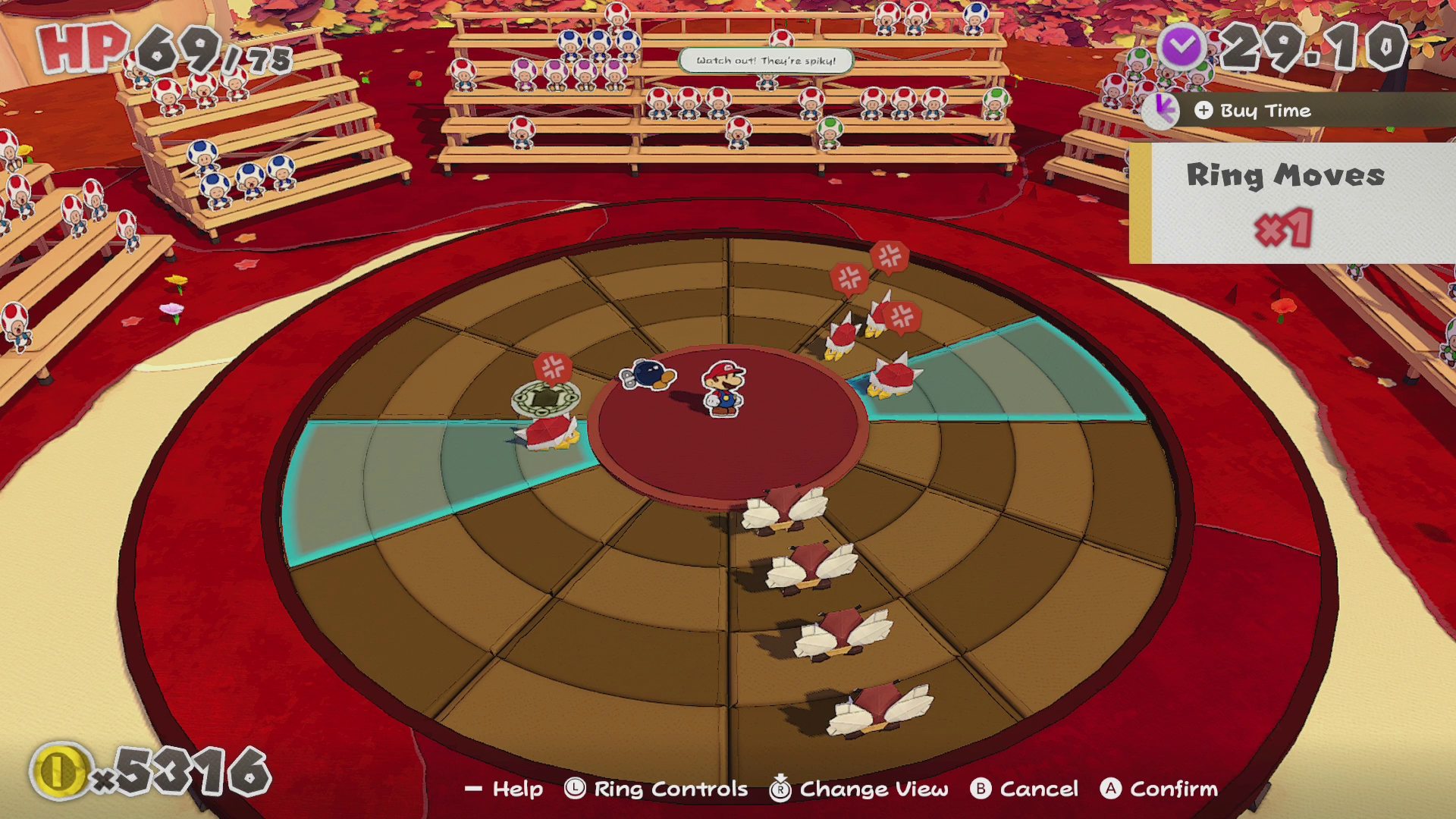Image resolution: width=1456 pixels, height=819 pixels.
Task: Choose the Confirm label in the bottom bar
Action: coord(1172,789)
